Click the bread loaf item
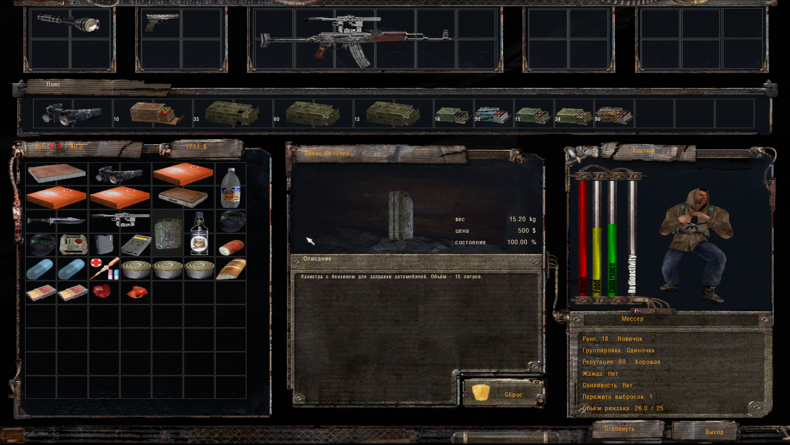The width and height of the screenshot is (790, 445). click(x=231, y=268)
